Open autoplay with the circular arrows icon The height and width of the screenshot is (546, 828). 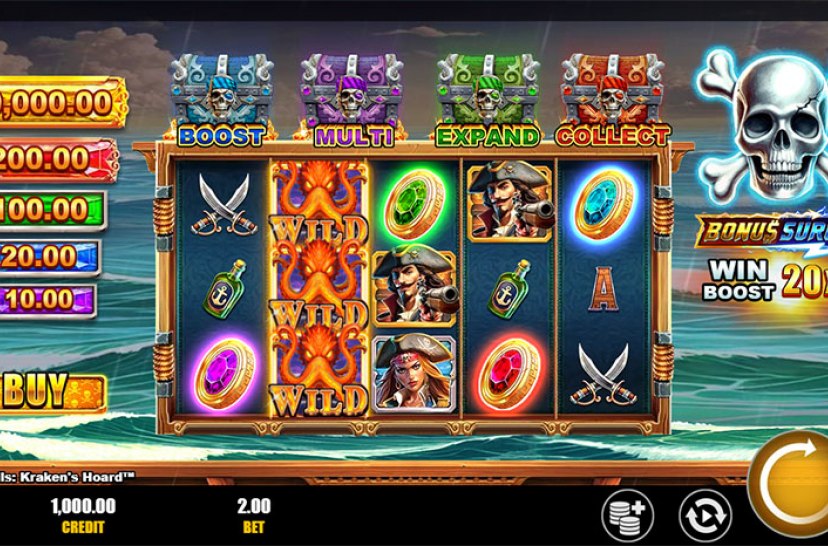pyautogui.click(x=704, y=516)
